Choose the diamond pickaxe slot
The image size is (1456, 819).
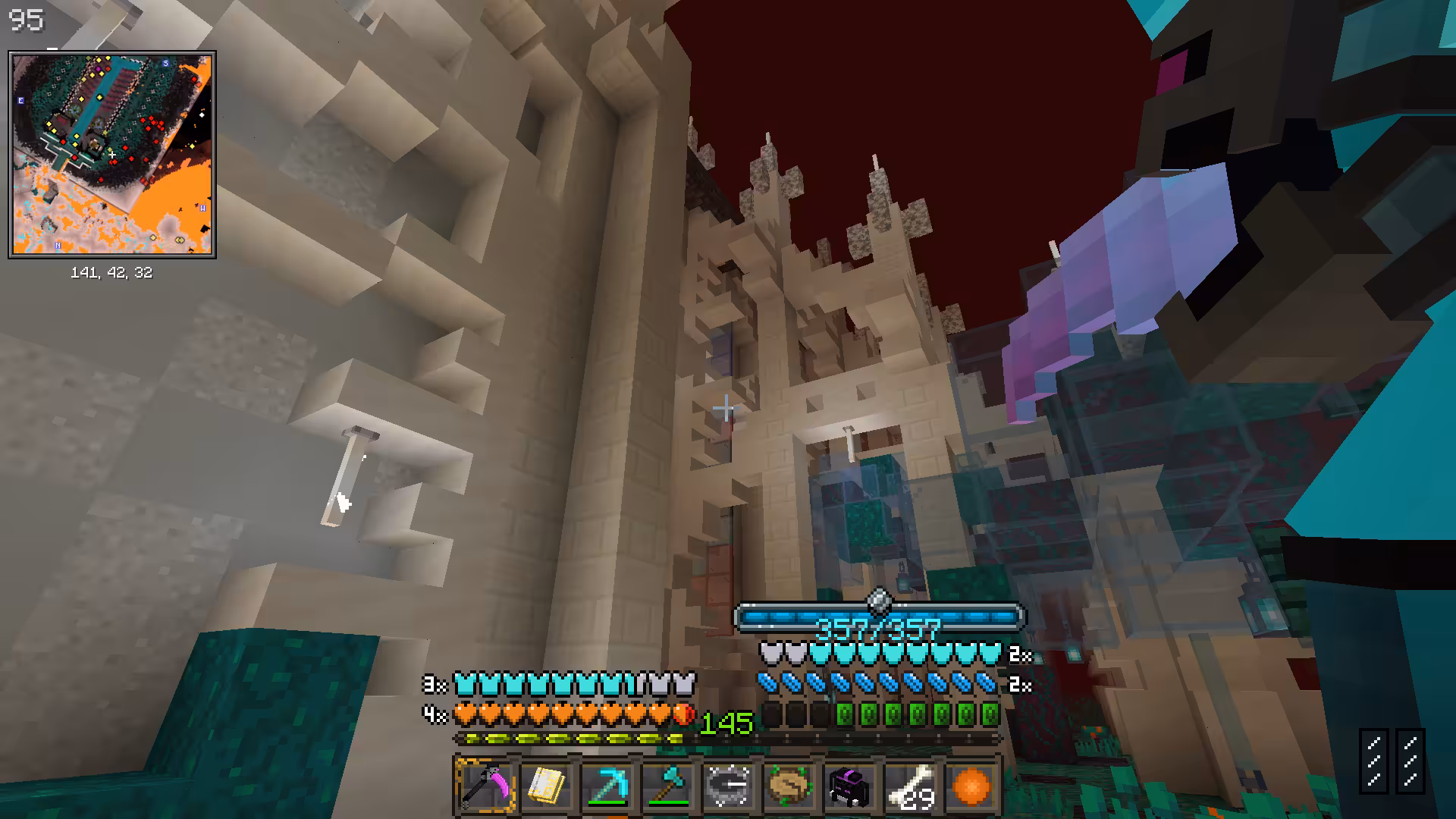tap(607, 786)
